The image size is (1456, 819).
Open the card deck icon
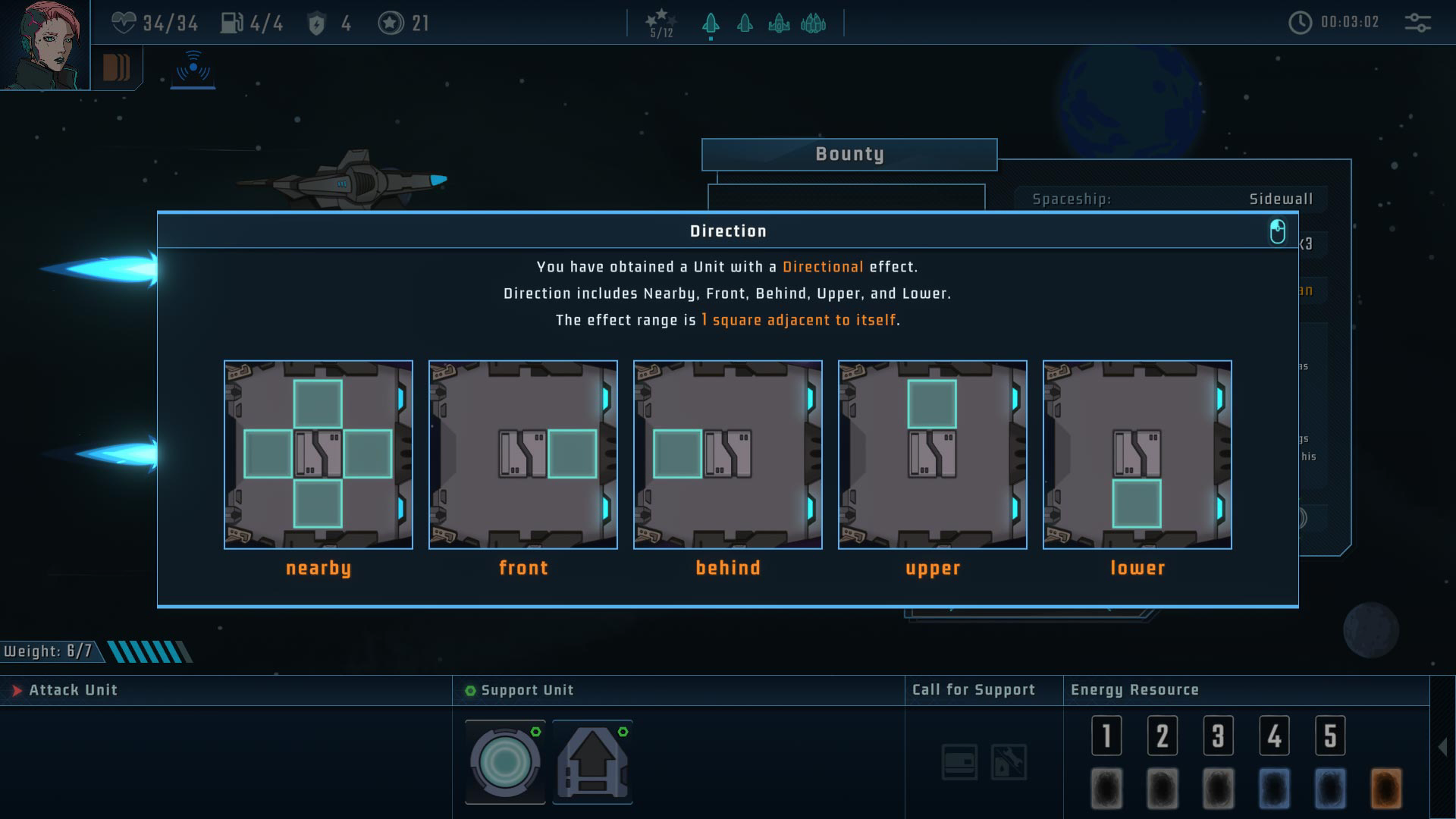(116, 67)
